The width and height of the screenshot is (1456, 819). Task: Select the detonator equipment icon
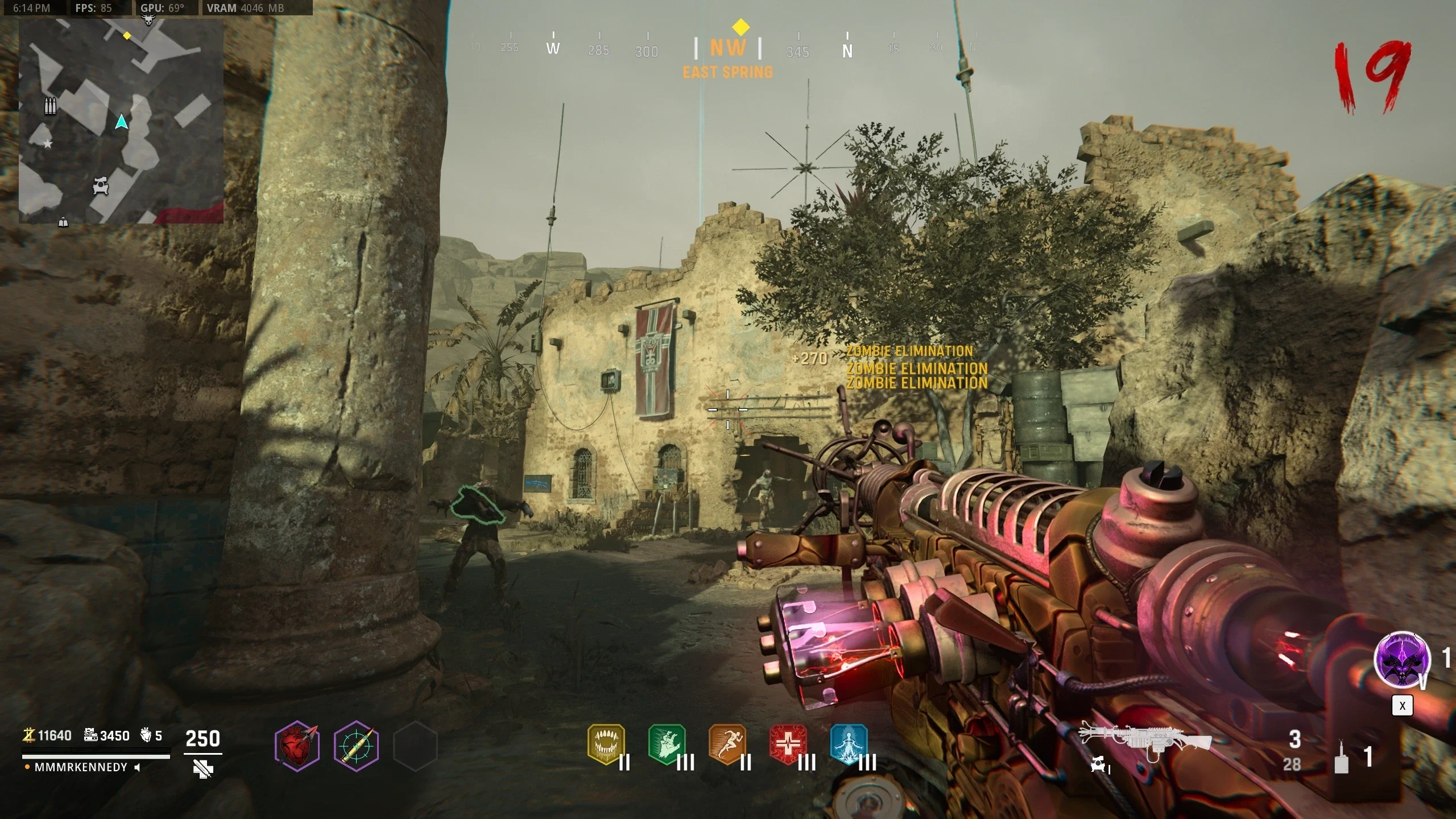click(1341, 758)
